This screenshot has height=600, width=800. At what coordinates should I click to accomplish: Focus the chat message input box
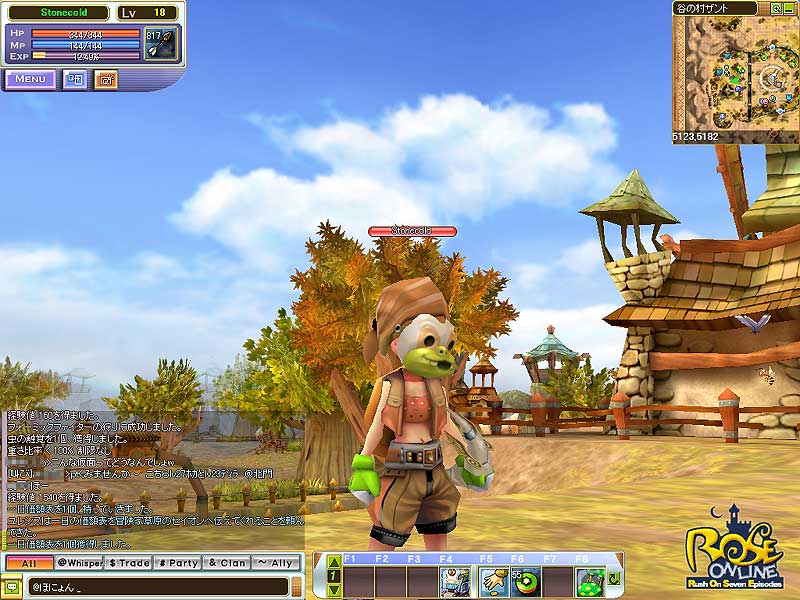pyautogui.click(x=150, y=586)
